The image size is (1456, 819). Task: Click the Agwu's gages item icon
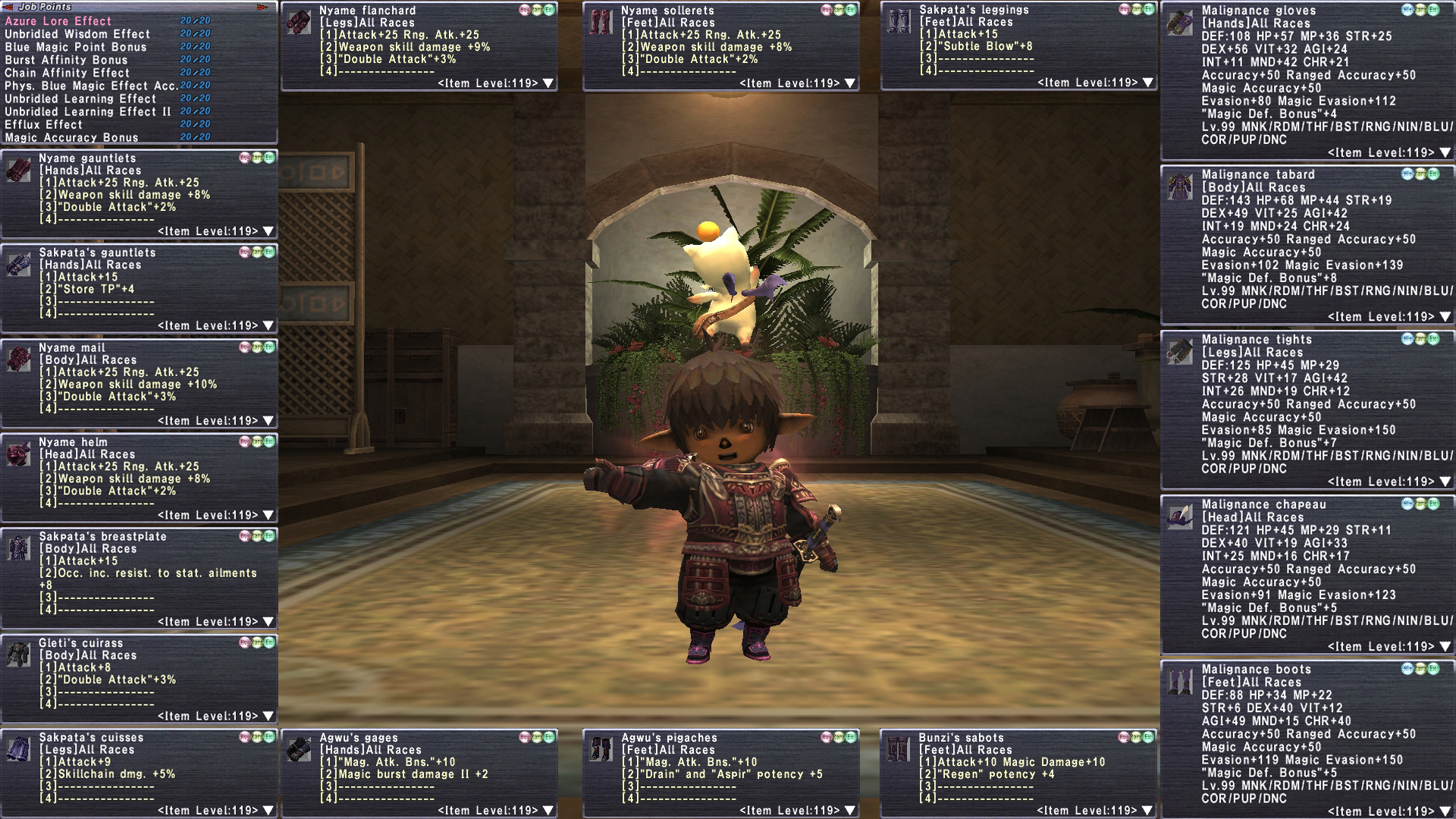click(300, 749)
